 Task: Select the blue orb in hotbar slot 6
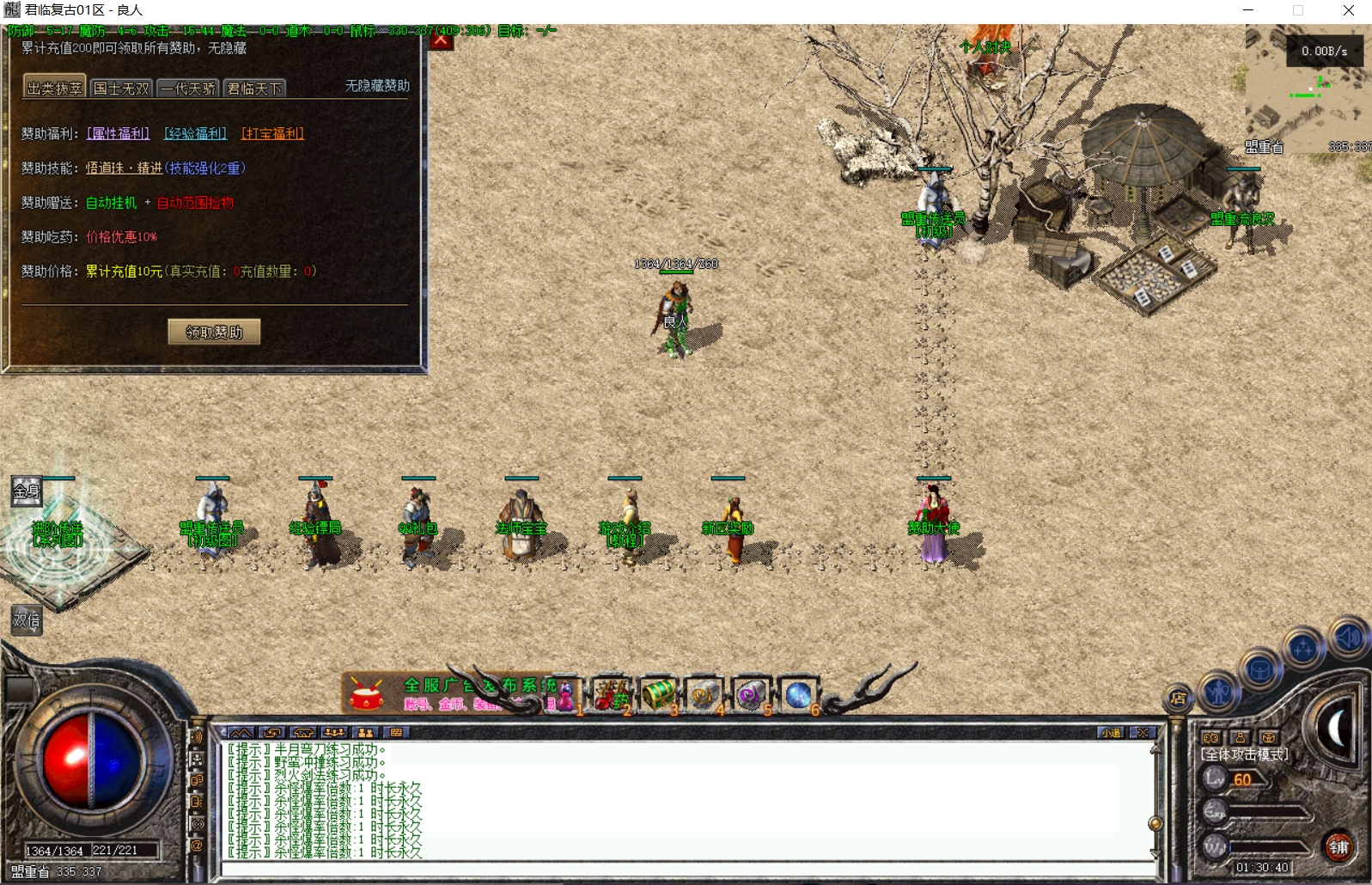[798, 695]
